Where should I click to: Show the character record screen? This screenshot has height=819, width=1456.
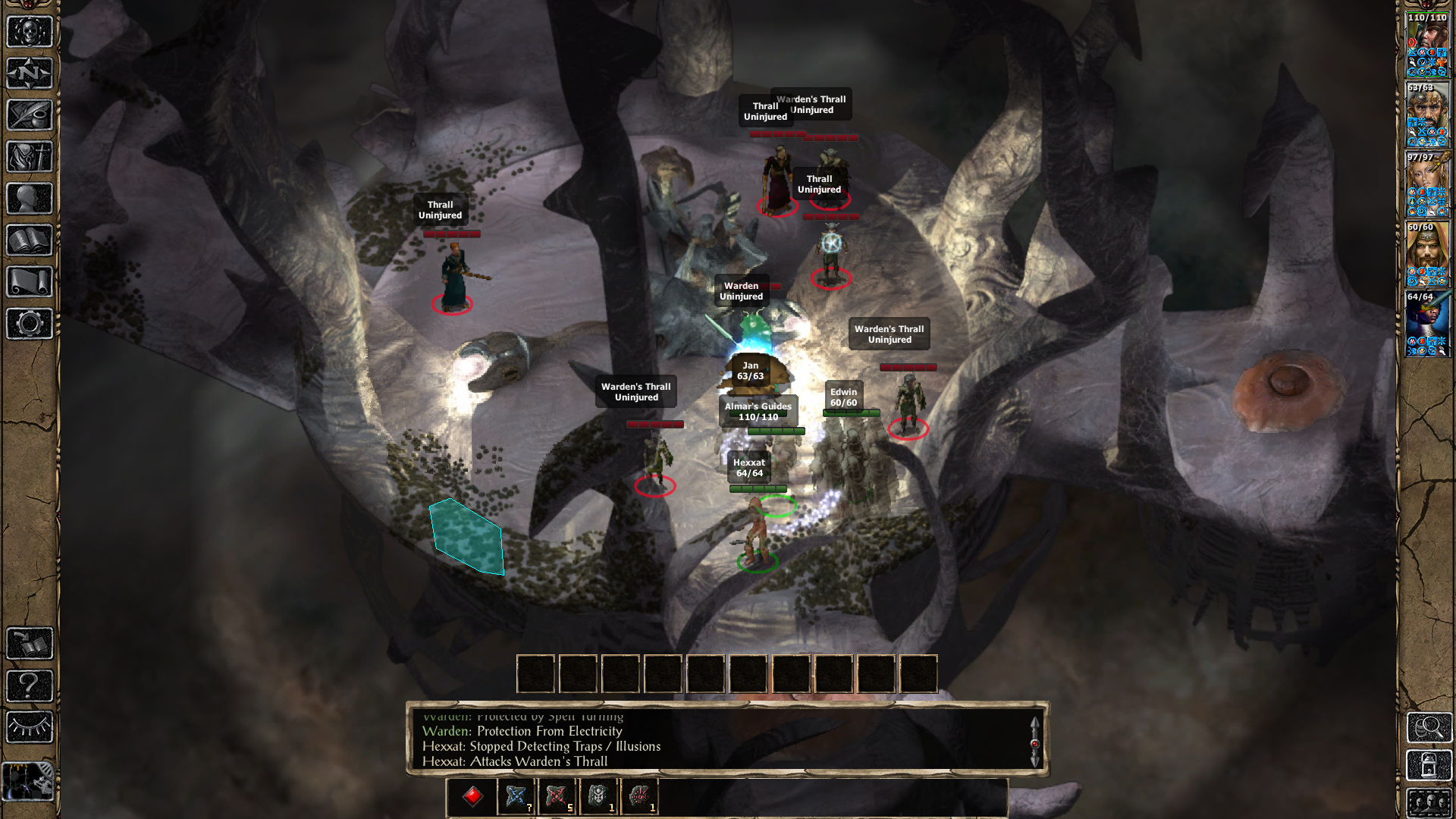click(x=30, y=199)
